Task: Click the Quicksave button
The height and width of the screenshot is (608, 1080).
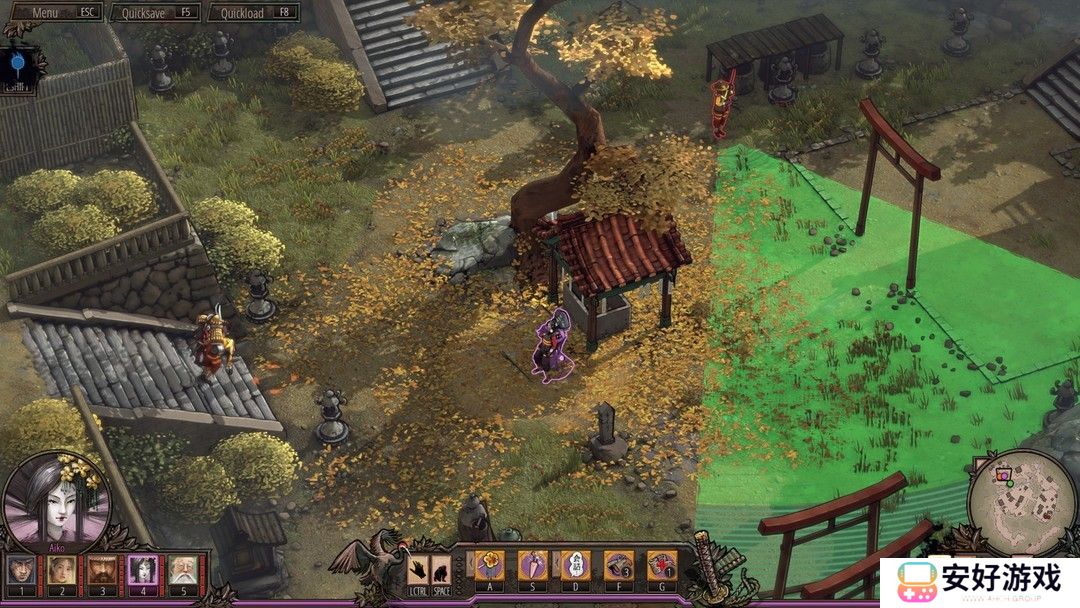Action: tap(155, 12)
